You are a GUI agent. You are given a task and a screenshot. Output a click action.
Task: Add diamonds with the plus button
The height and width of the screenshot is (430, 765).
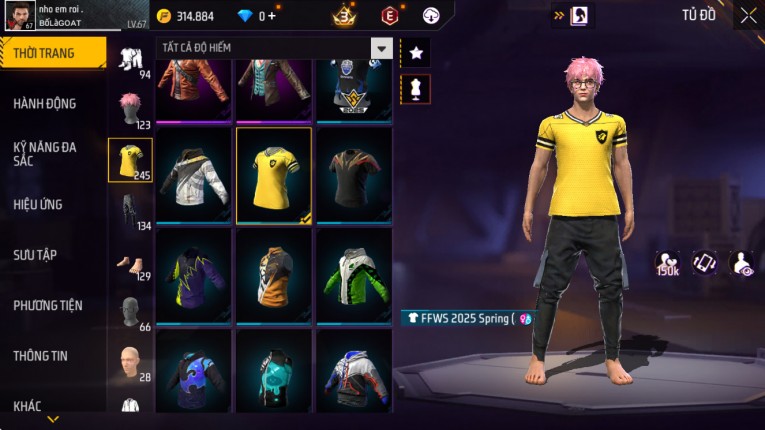tap(271, 16)
